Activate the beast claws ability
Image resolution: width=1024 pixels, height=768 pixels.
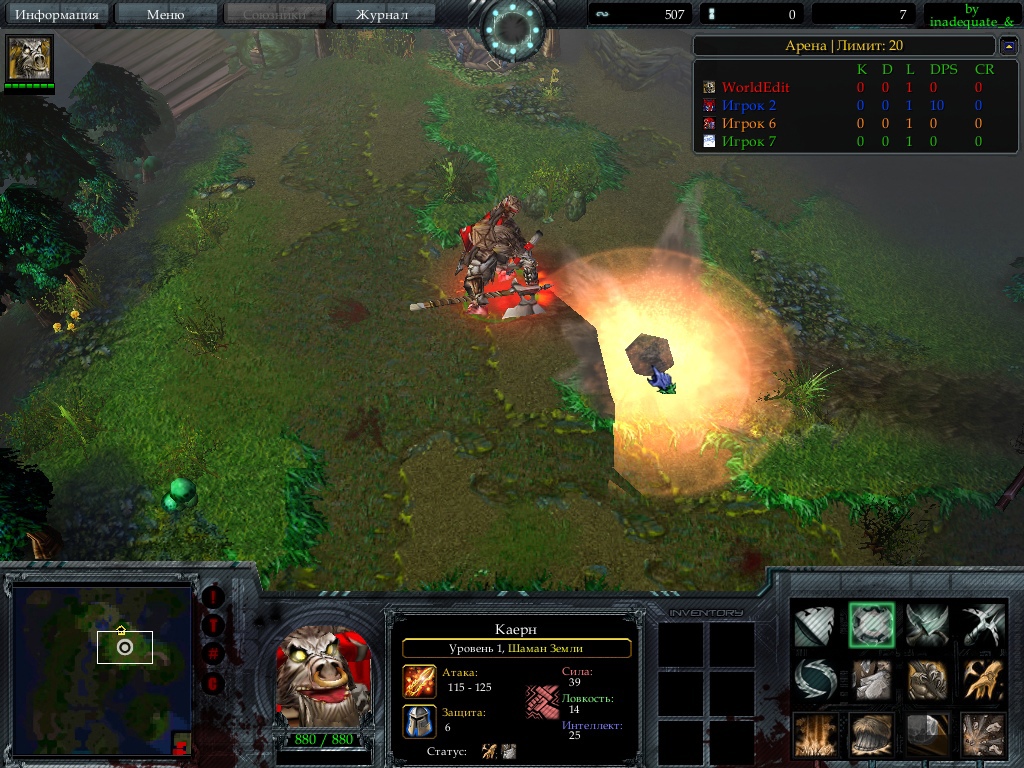tap(927, 679)
